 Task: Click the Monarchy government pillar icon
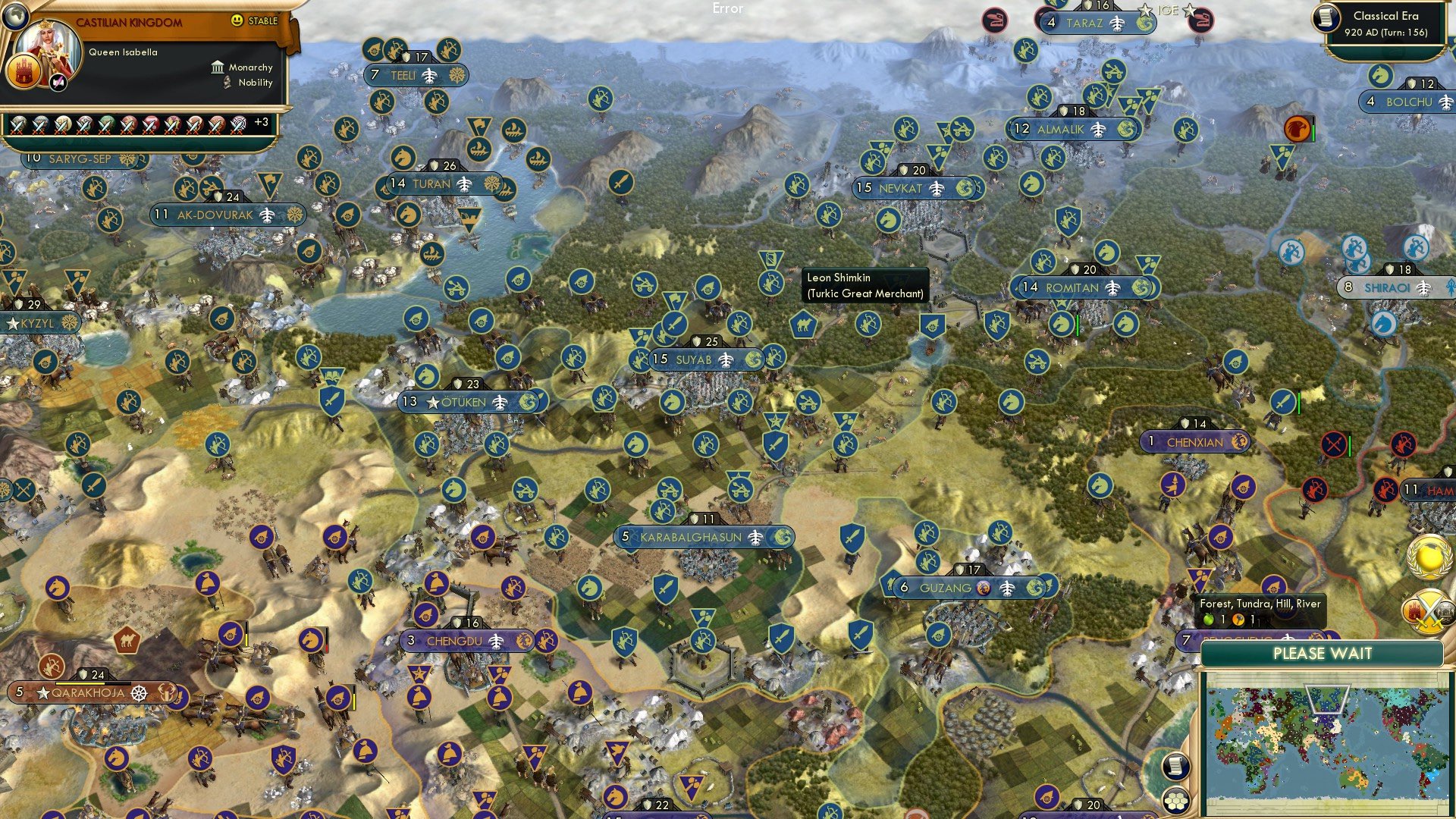pyautogui.click(x=218, y=67)
